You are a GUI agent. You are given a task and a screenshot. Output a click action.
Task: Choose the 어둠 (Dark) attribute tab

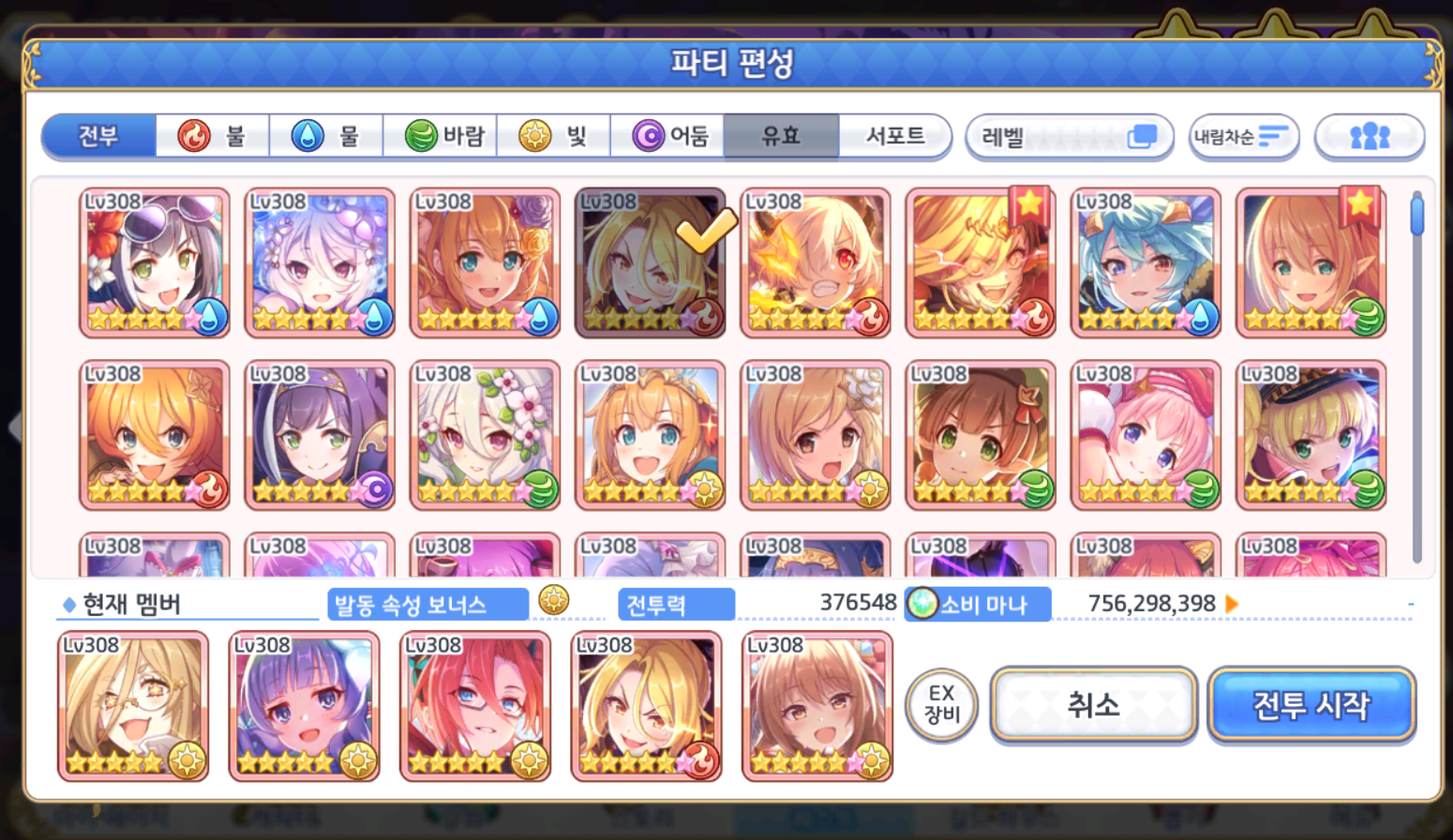click(668, 137)
